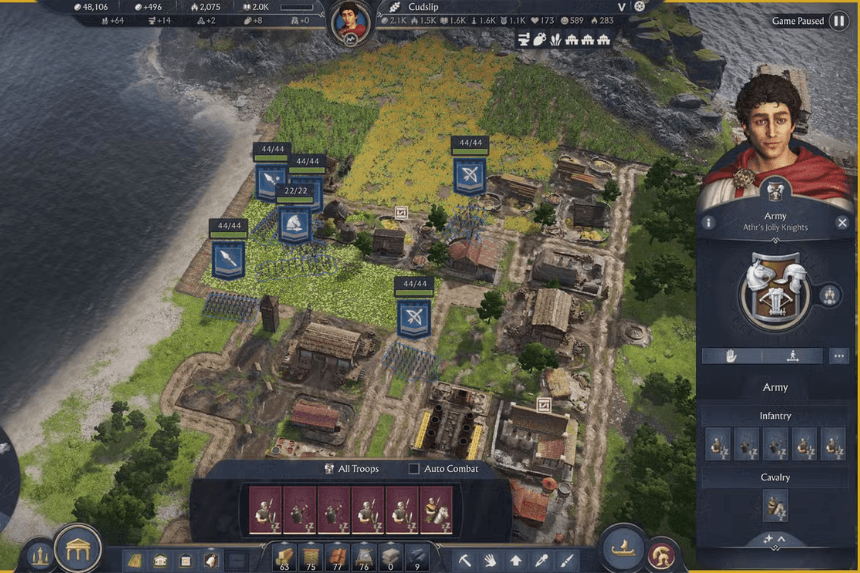Viewport: 860px width, 573px height.
Task: Choose the raised hand stance button
Action: tap(732, 356)
